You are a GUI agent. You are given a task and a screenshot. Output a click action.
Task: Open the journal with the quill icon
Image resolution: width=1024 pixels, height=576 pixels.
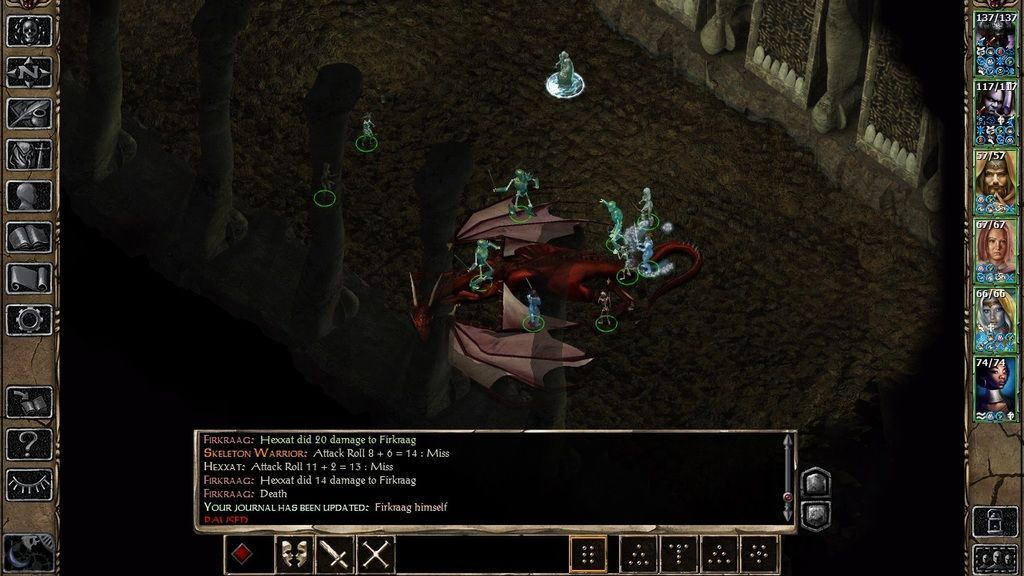[x=29, y=113]
